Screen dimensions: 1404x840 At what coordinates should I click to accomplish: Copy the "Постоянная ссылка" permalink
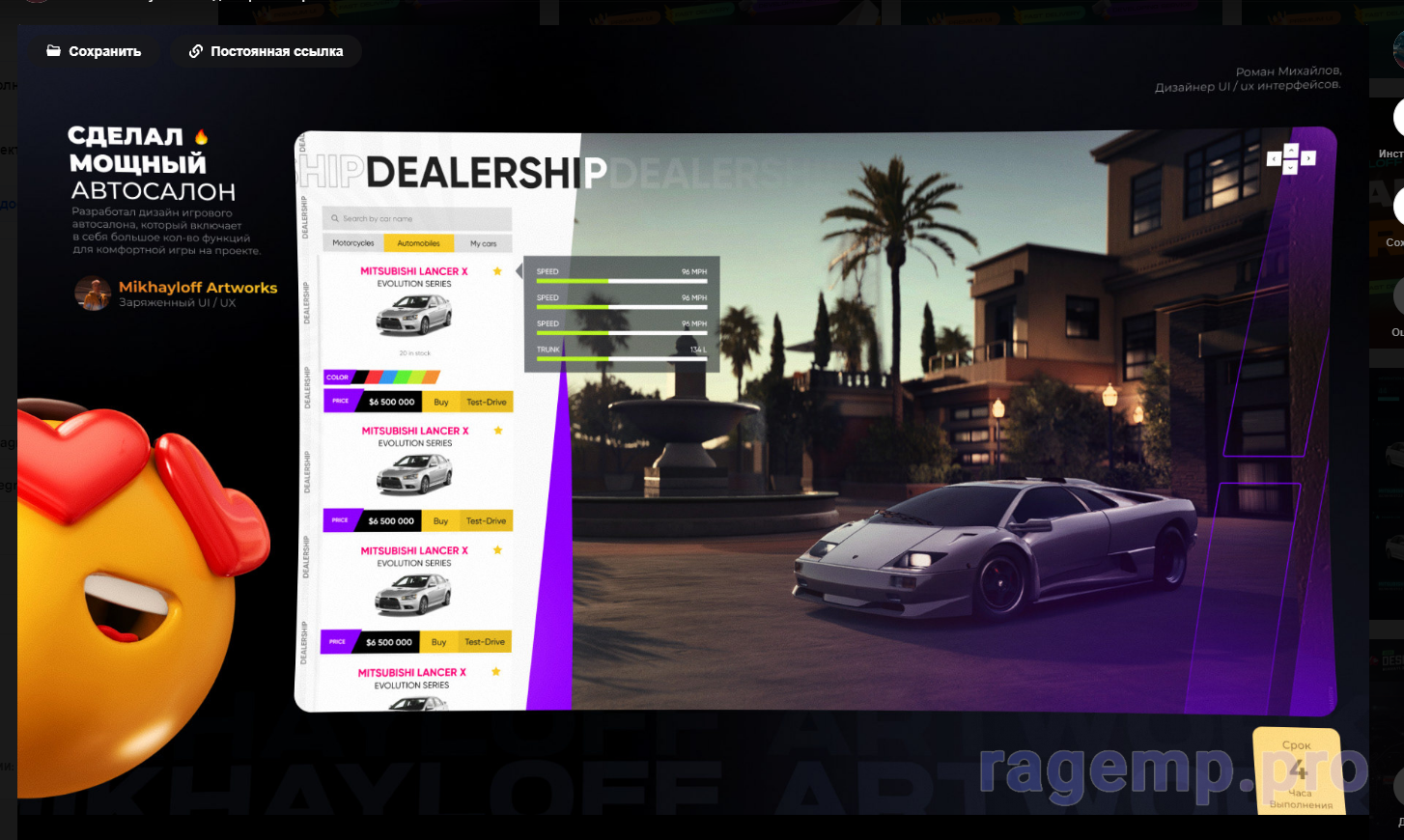tap(267, 51)
